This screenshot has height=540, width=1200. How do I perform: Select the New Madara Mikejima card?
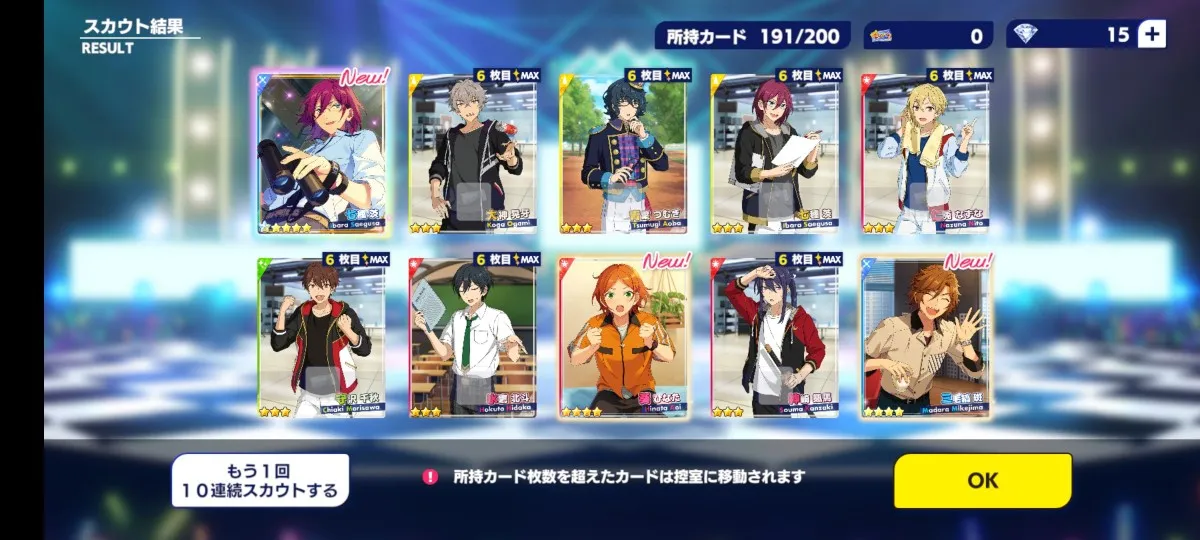coord(926,337)
